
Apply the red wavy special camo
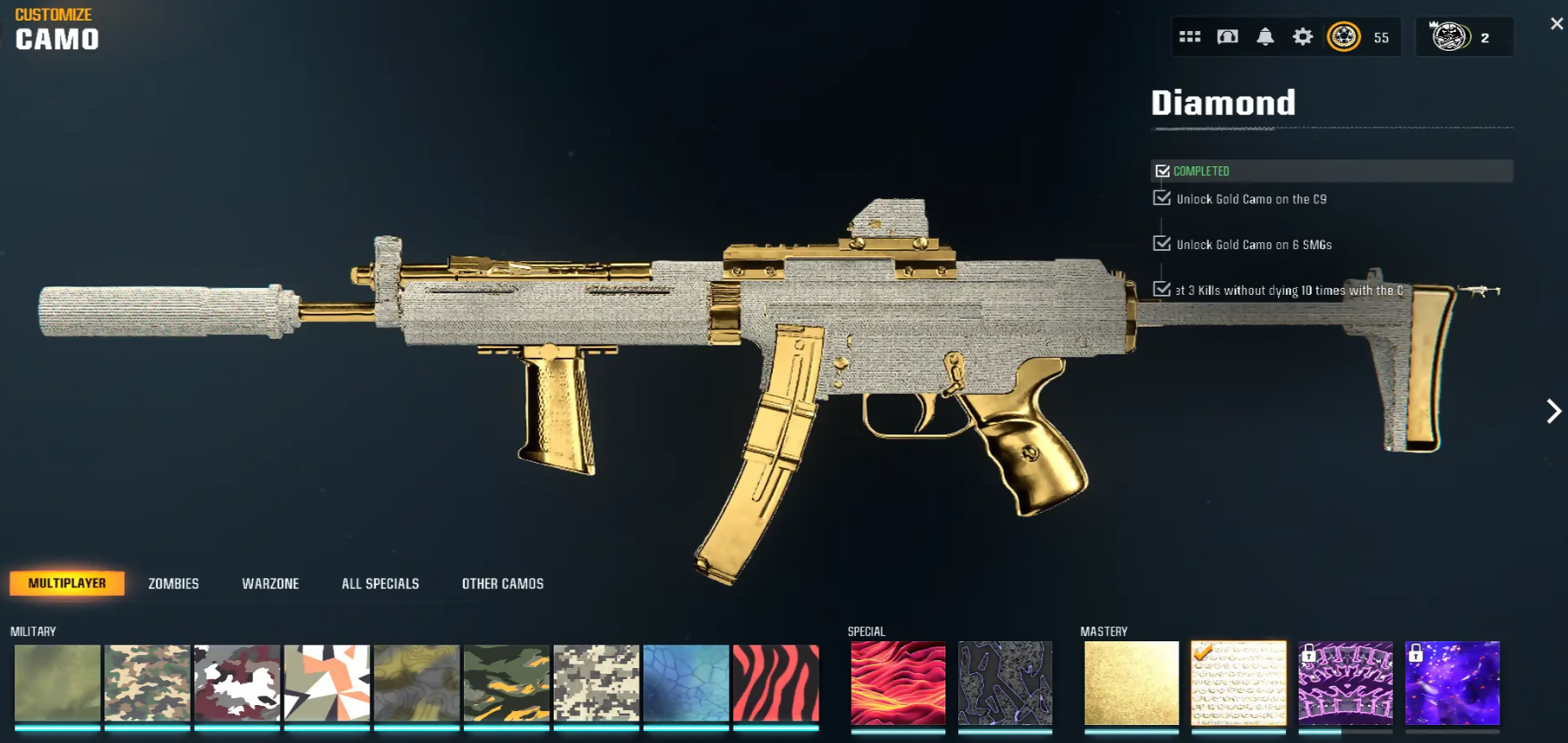pos(898,683)
